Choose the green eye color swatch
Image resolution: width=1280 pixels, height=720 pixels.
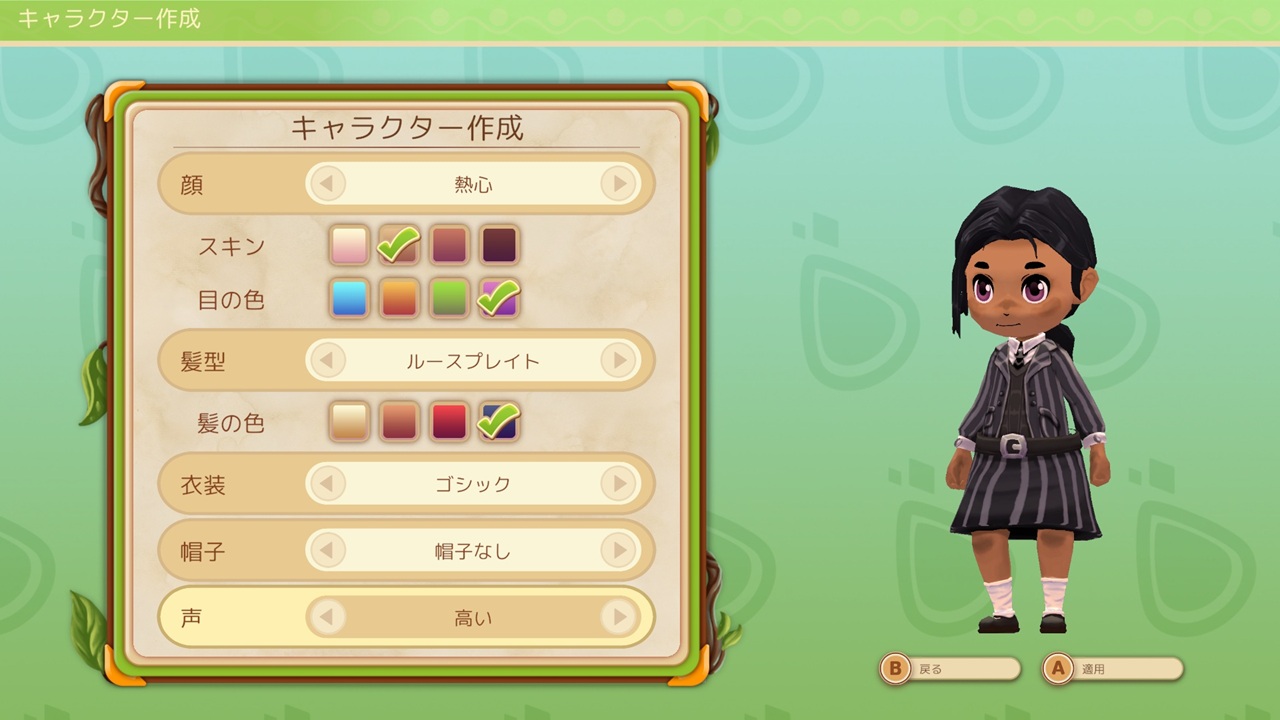coord(449,299)
